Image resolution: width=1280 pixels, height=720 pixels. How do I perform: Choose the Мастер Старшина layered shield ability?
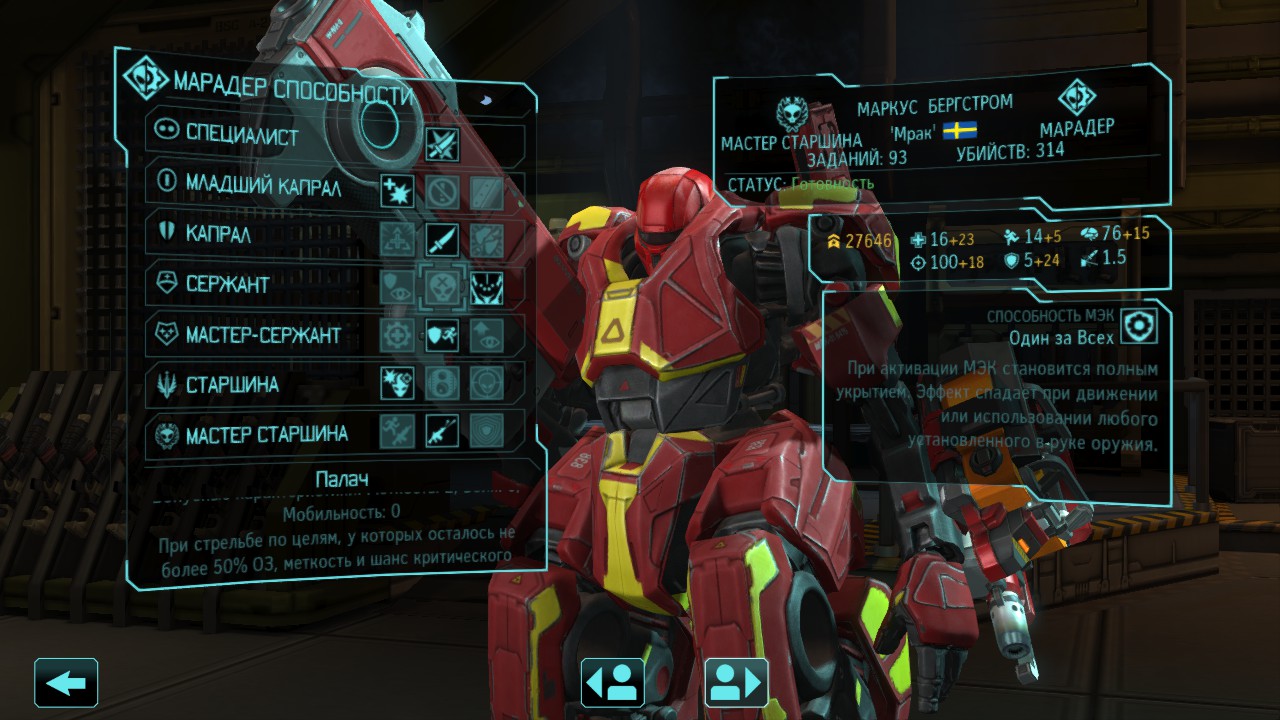pyautogui.click(x=486, y=432)
